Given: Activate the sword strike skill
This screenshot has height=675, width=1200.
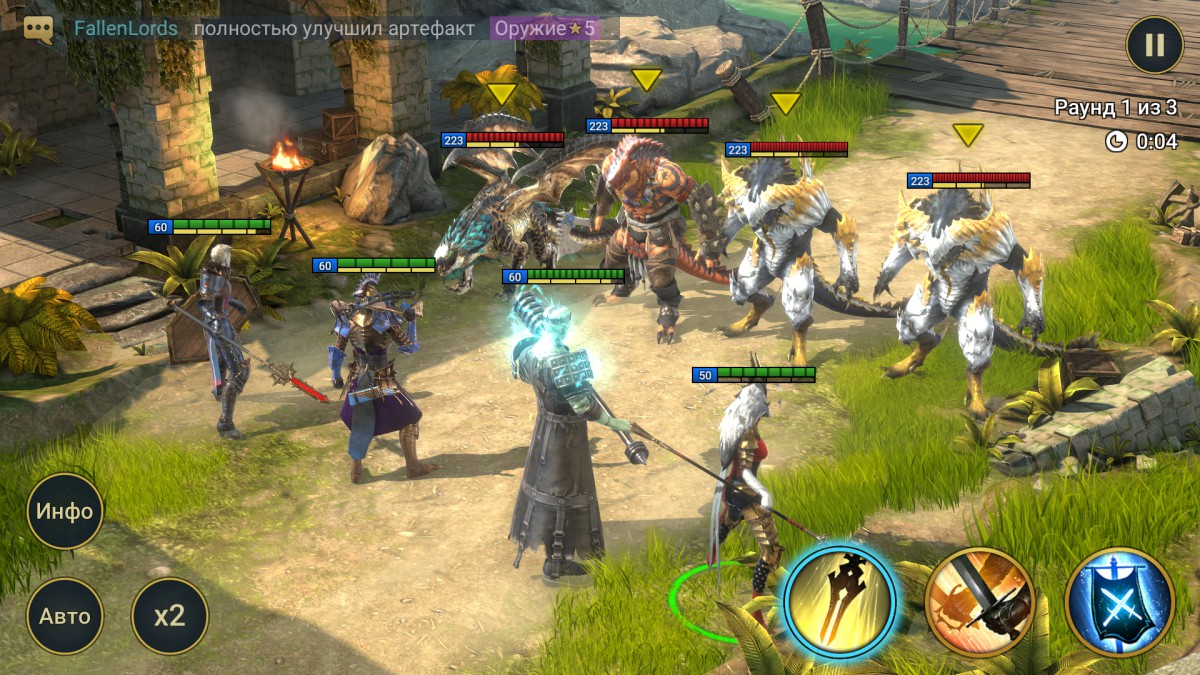Looking at the screenshot, I should point(979,602).
